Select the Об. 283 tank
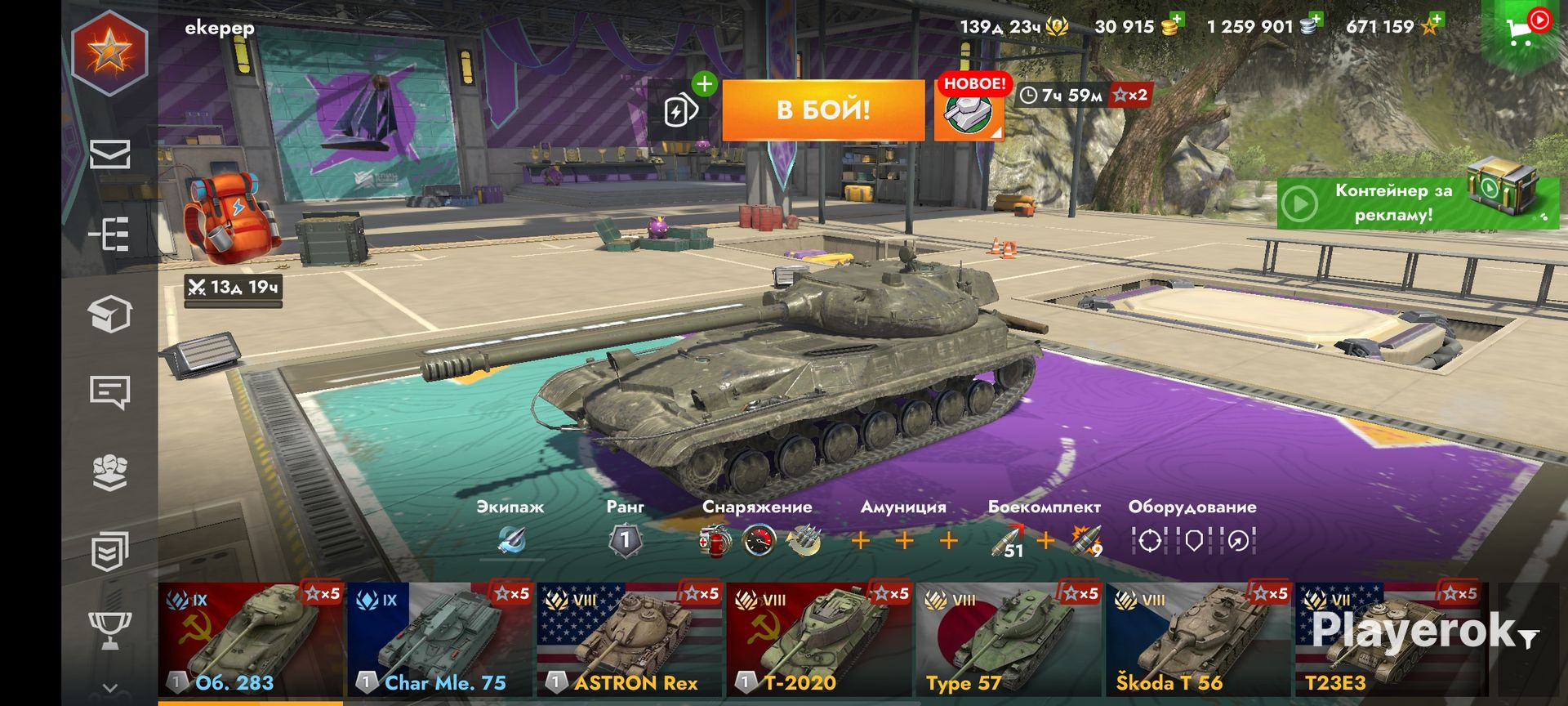Screen dimensions: 1568x706 (251, 639)
